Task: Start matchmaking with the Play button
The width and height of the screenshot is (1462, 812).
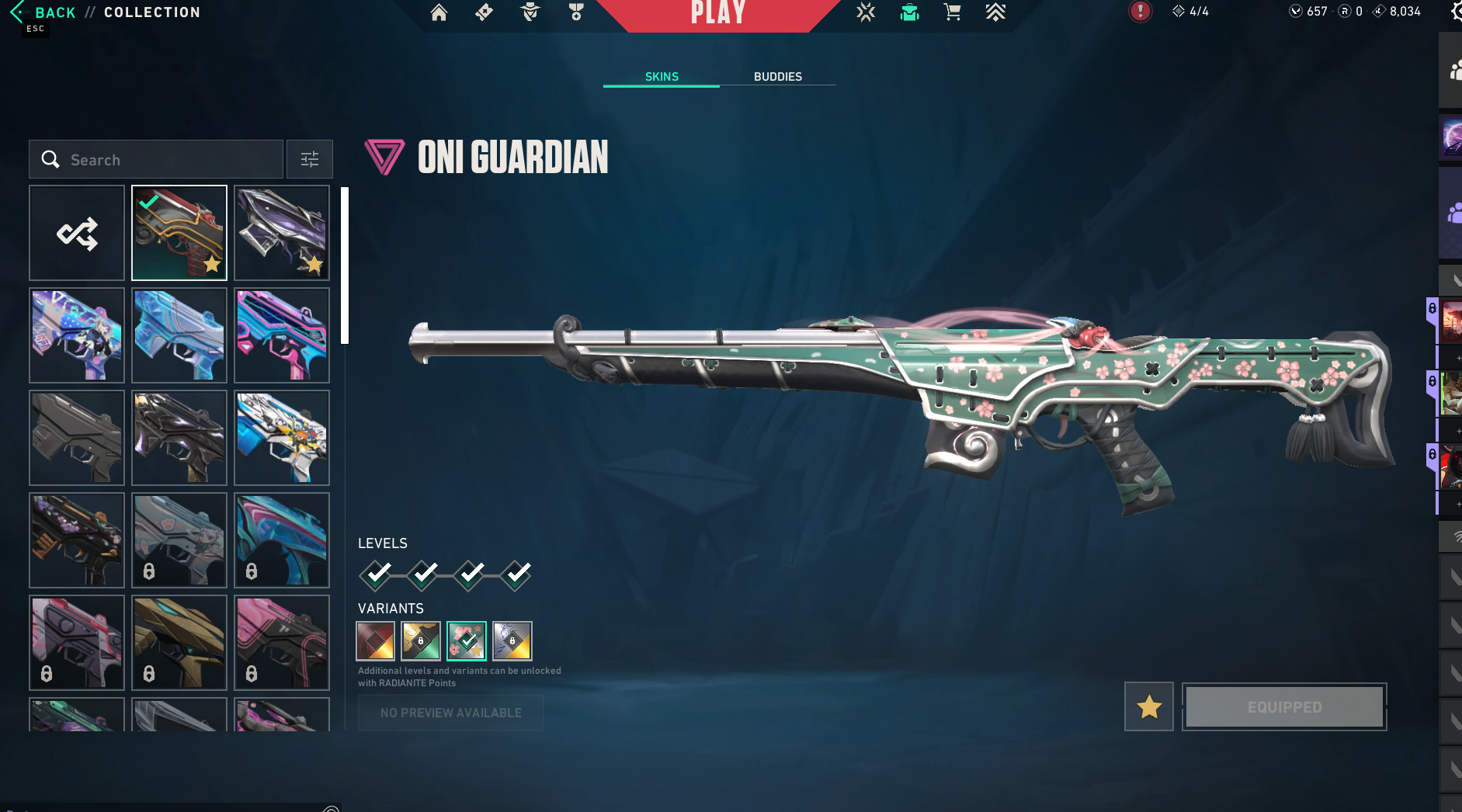Action: [x=718, y=12]
